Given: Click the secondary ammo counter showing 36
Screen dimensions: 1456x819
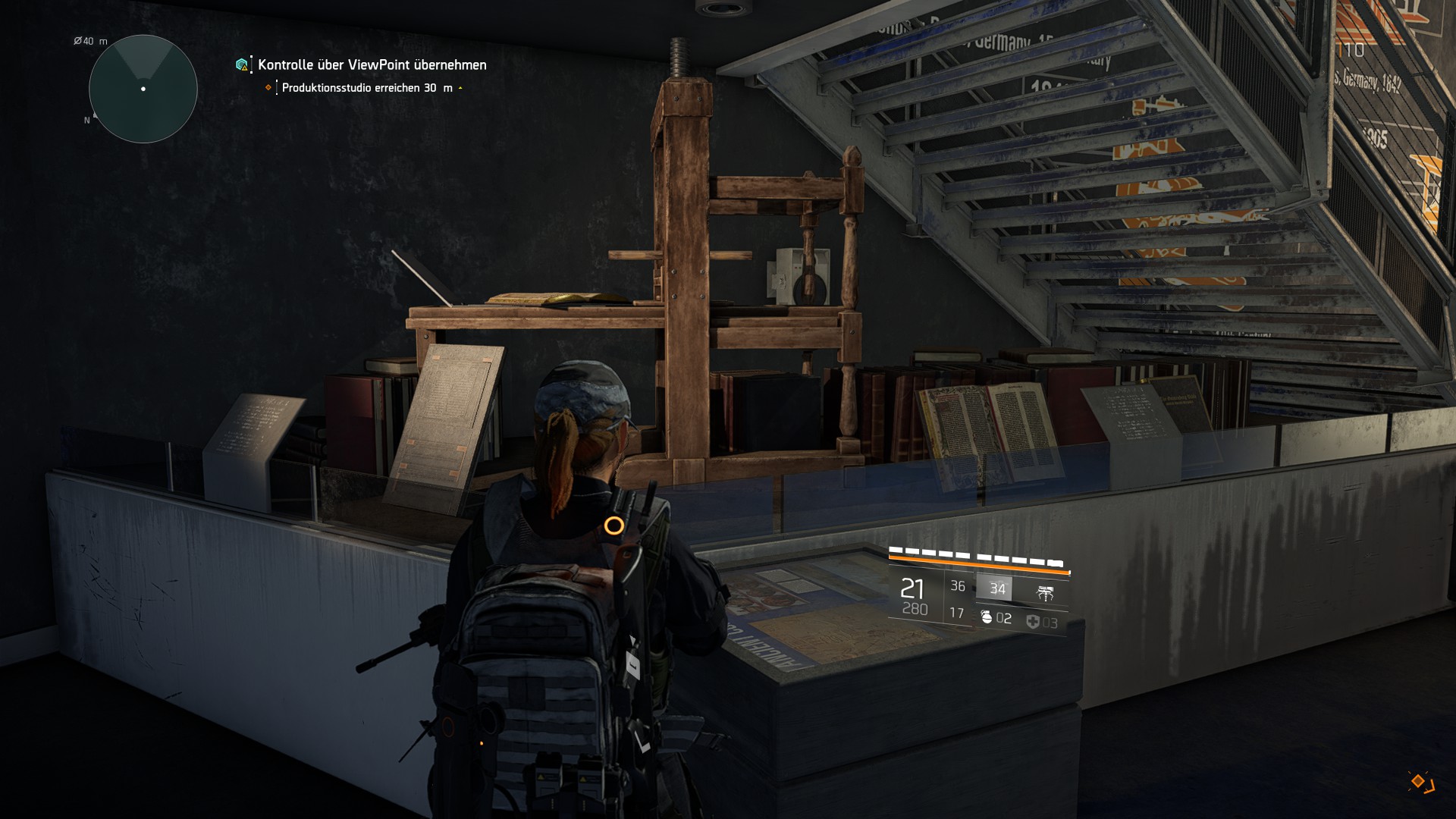Looking at the screenshot, I should click(x=958, y=586).
